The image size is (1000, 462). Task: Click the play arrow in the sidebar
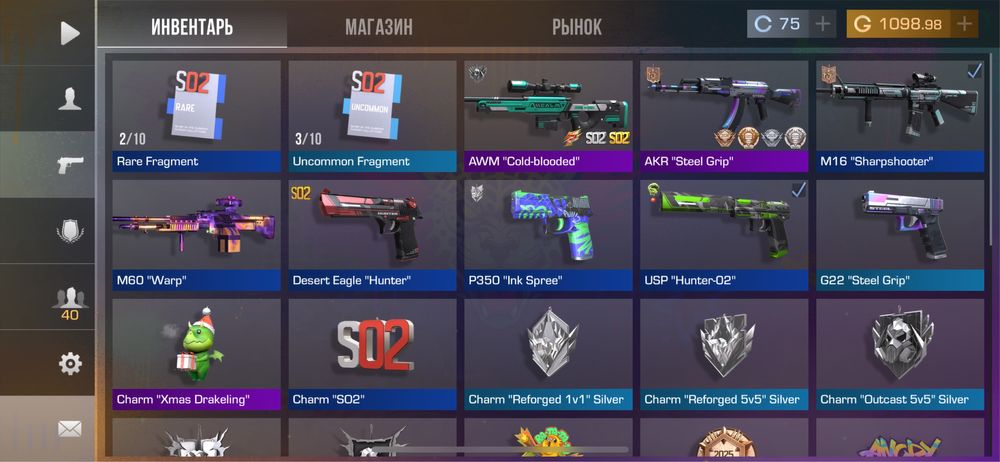click(x=69, y=33)
